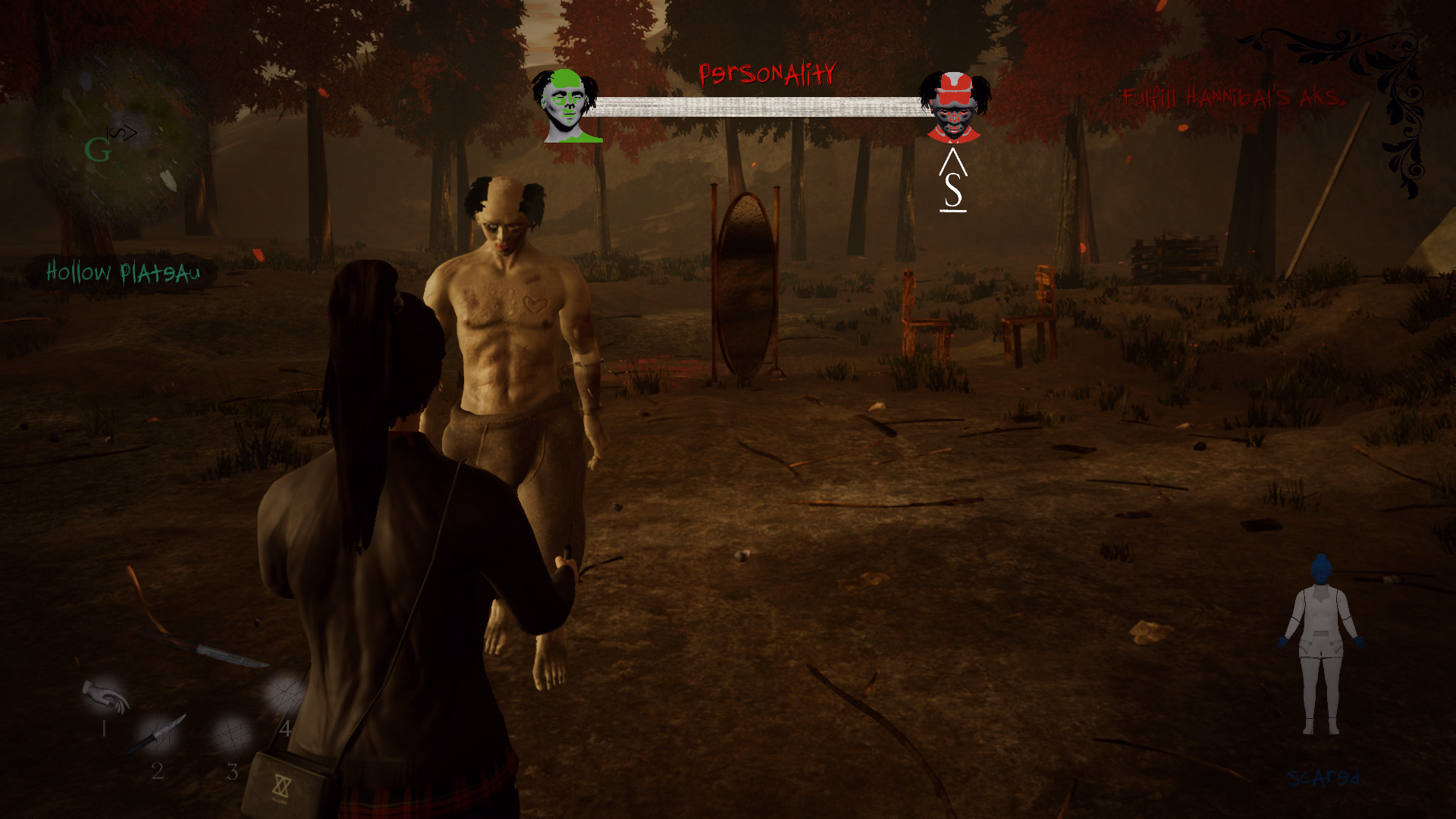Click the G marker on the minimap
The image size is (1456, 819).
pyautogui.click(x=99, y=150)
